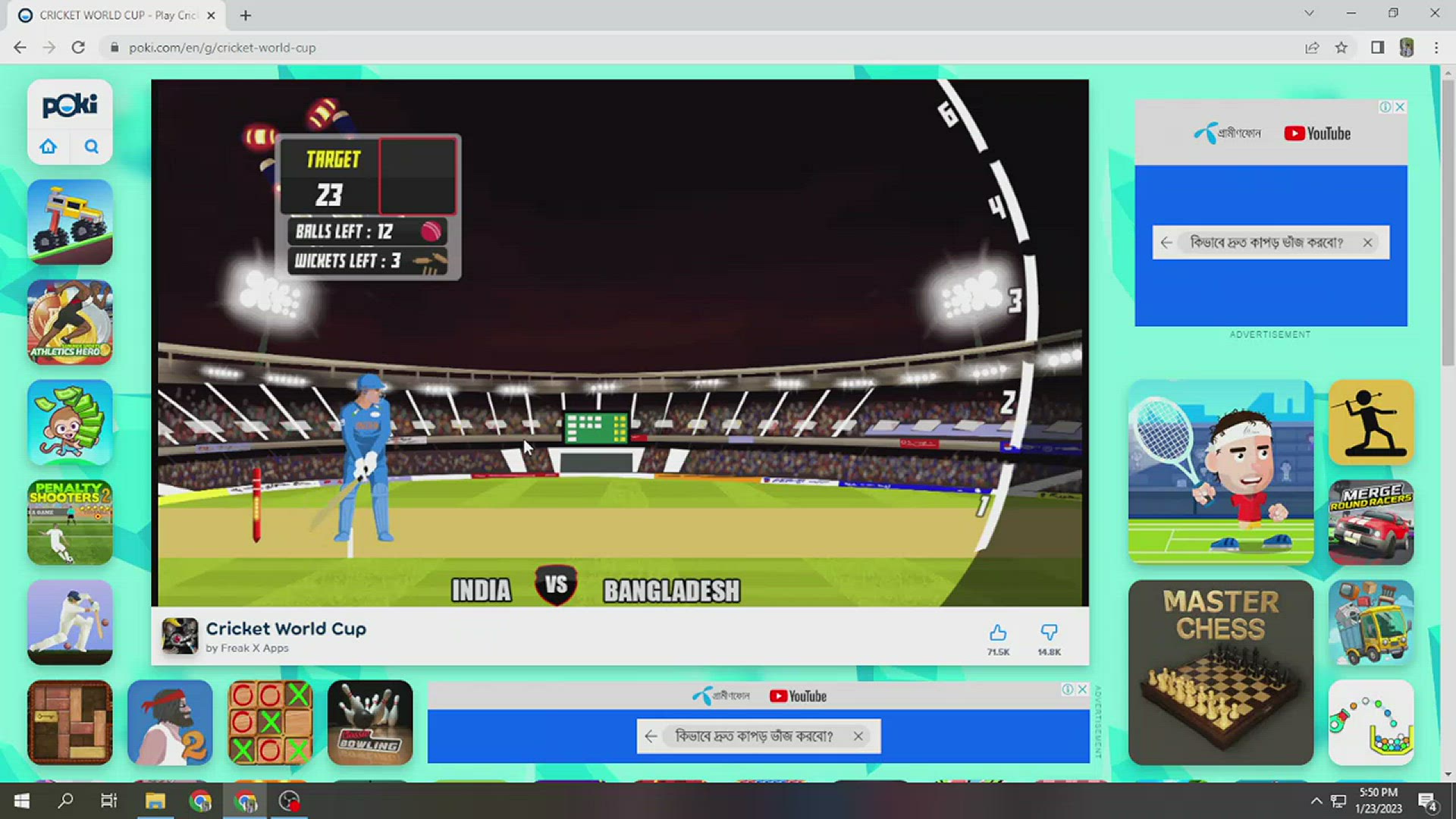This screenshot has height=819, width=1456.
Task: Expand the tab search chevron in title bar
Action: pyautogui.click(x=1309, y=13)
